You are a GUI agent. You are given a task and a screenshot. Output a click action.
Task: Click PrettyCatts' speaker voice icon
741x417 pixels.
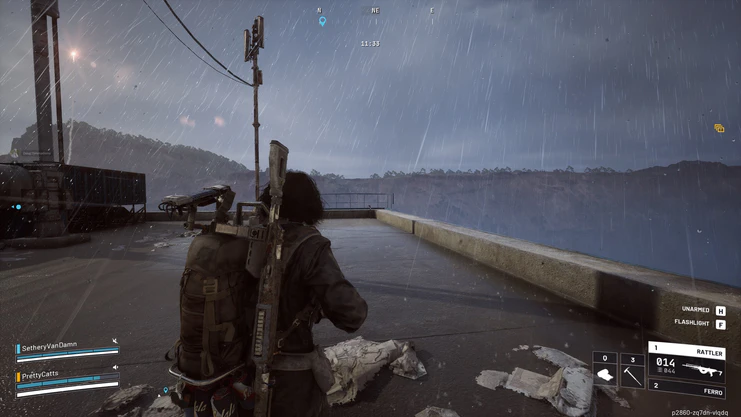[115, 369]
